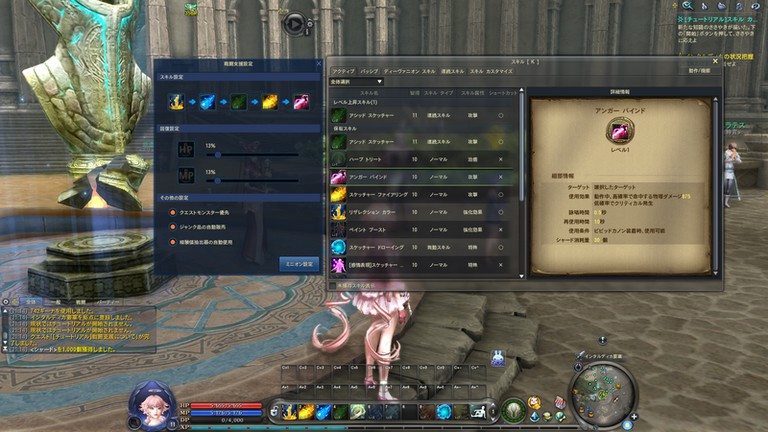
Task: Switch to the アクティブ skill tab
Action: pos(343,71)
